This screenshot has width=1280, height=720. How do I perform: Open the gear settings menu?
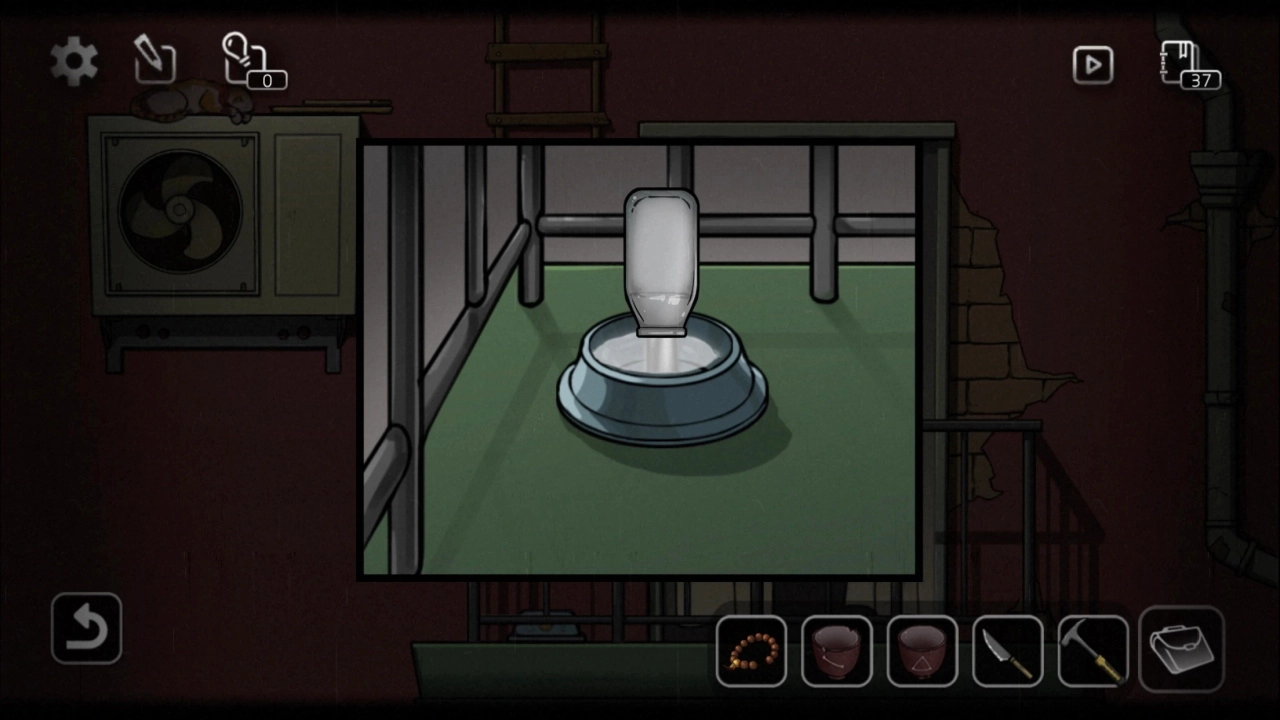[x=74, y=62]
